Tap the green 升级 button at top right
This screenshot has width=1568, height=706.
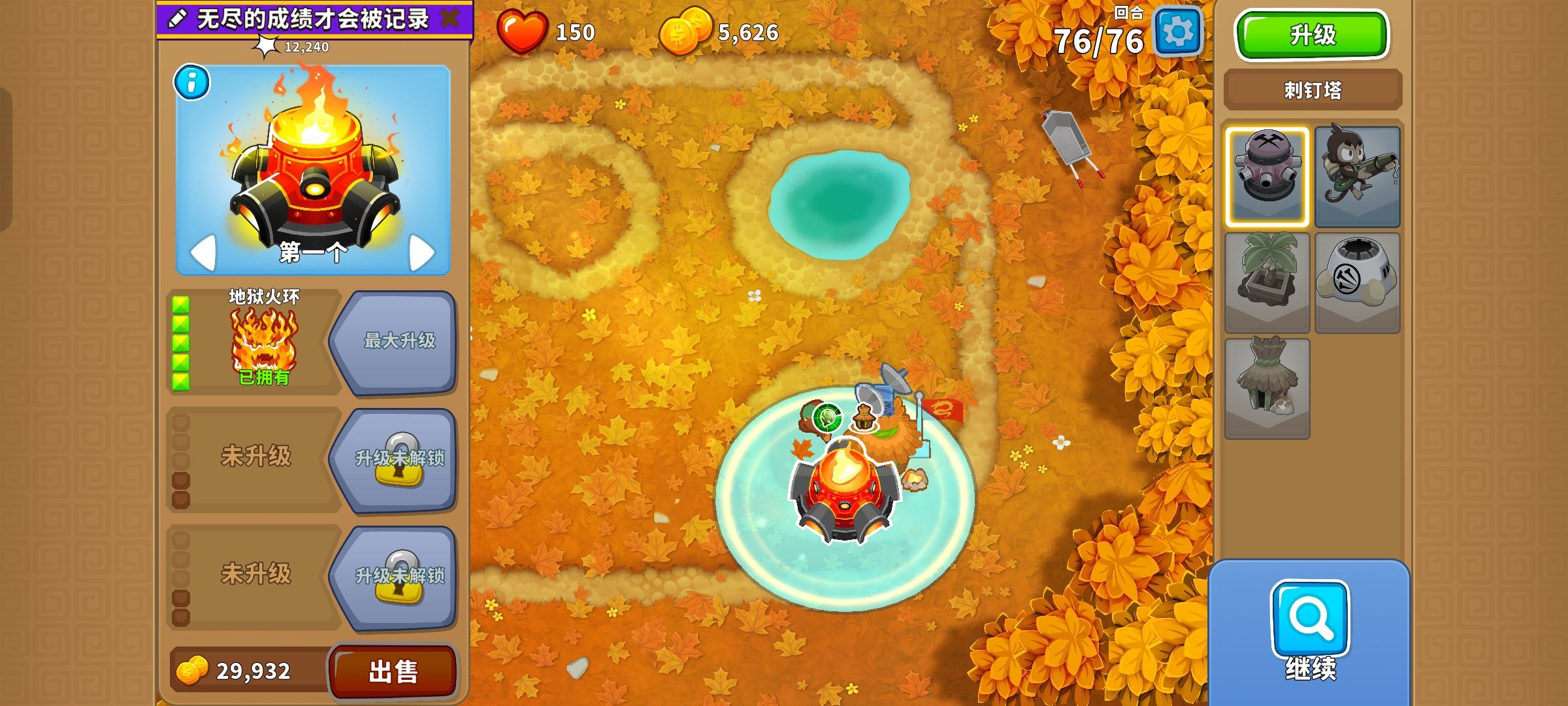[x=1311, y=36]
